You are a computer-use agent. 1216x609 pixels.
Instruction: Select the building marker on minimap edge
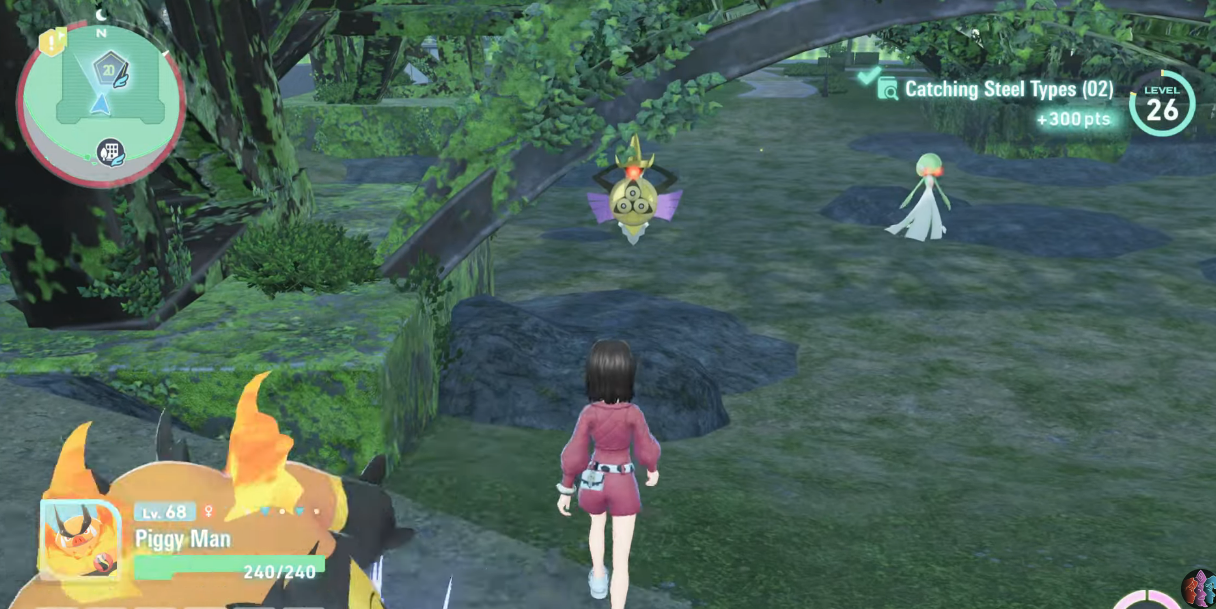111,153
